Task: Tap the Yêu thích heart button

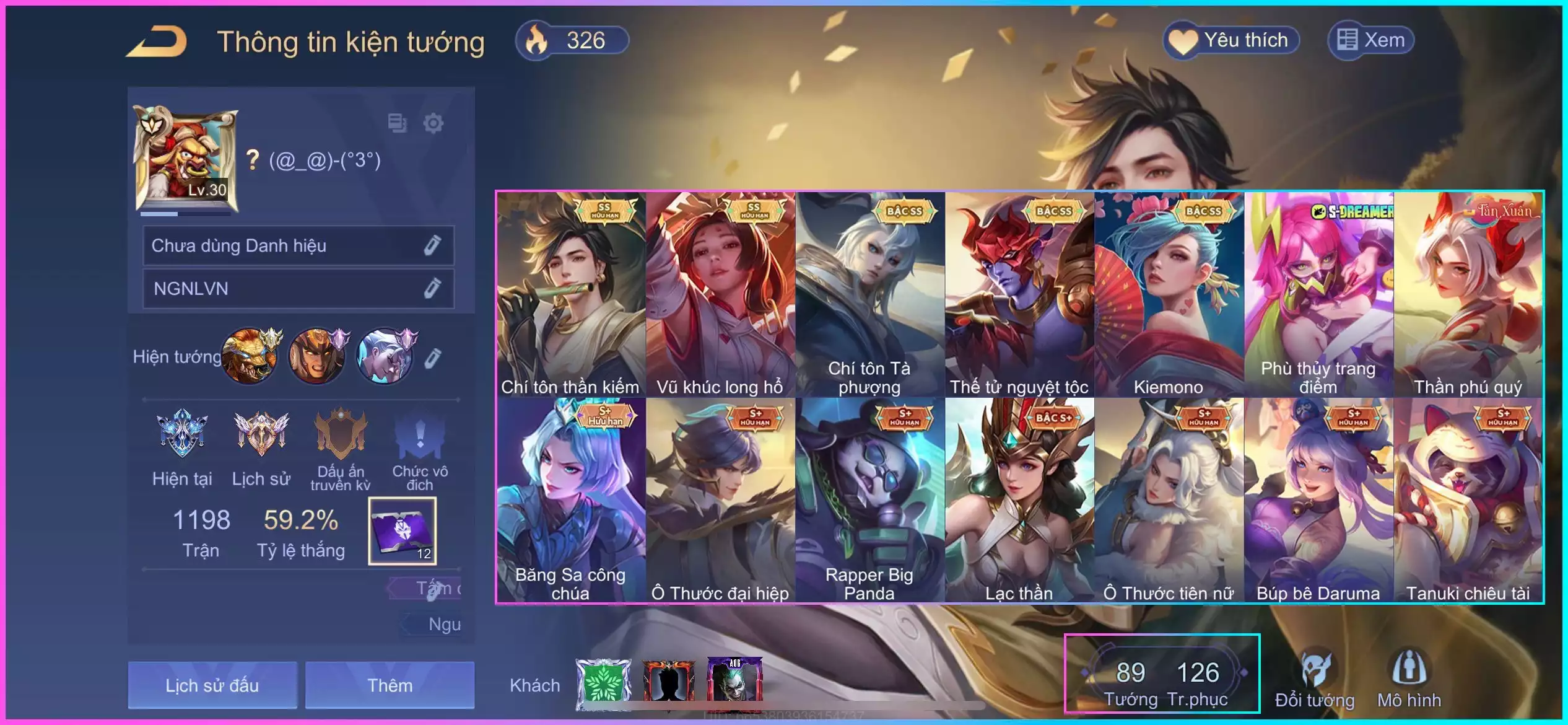Action: point(1231,41)
